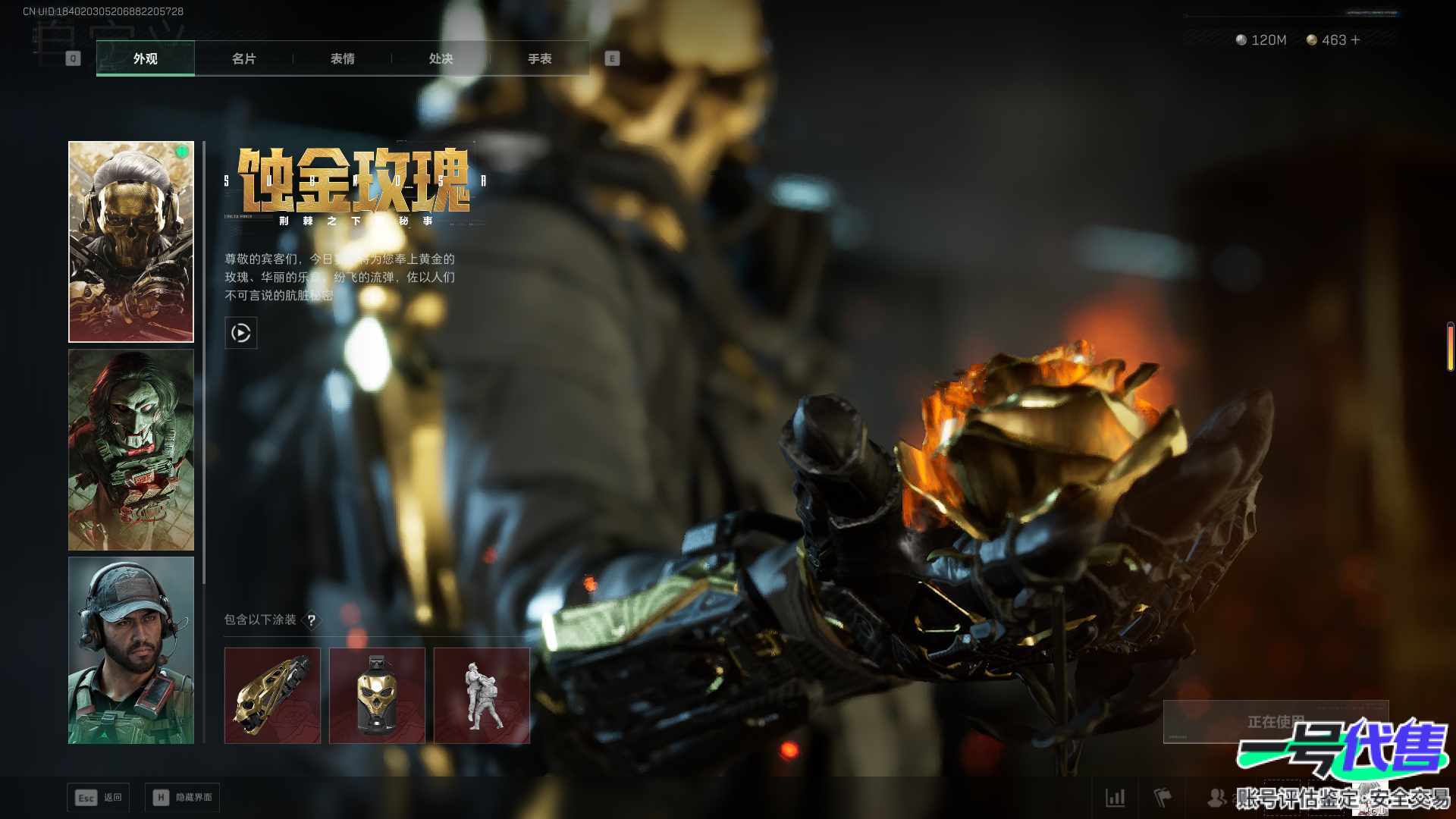Add more gold currency with plus button
The image size is (1456, 819).
[x=1356, y=40]
